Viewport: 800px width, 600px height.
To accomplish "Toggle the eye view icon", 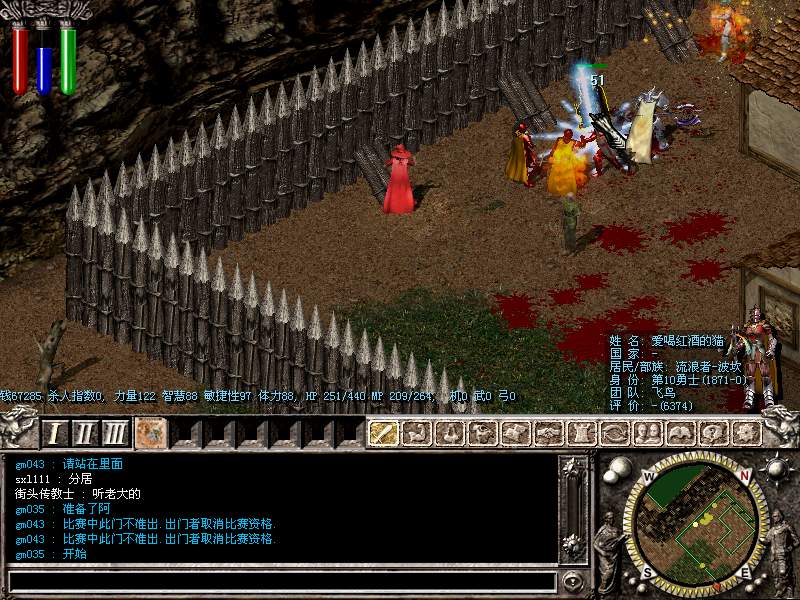I will point(615,433).
